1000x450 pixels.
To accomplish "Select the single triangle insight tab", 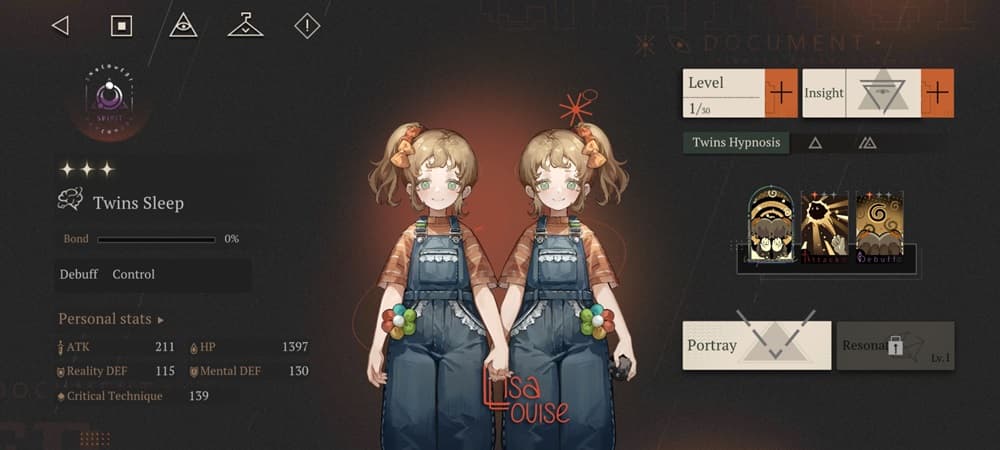I will [815, 143].
